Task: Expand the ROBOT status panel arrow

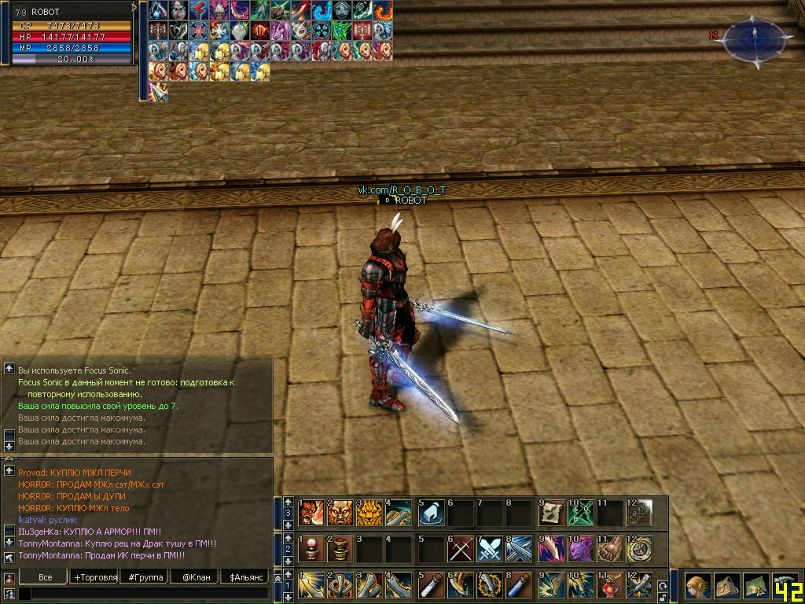Action: 135,9
